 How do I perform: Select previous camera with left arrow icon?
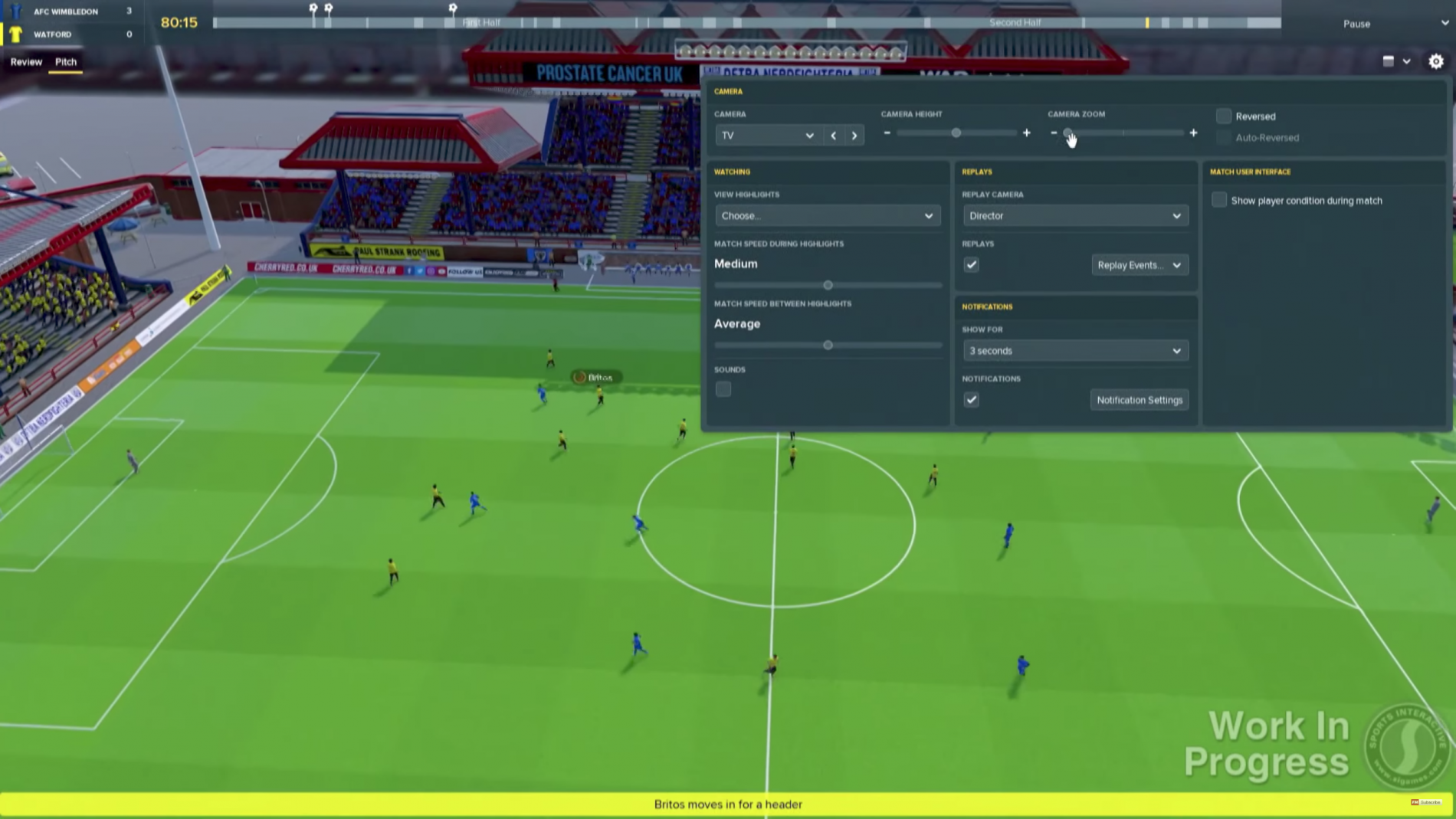[833, 135]
